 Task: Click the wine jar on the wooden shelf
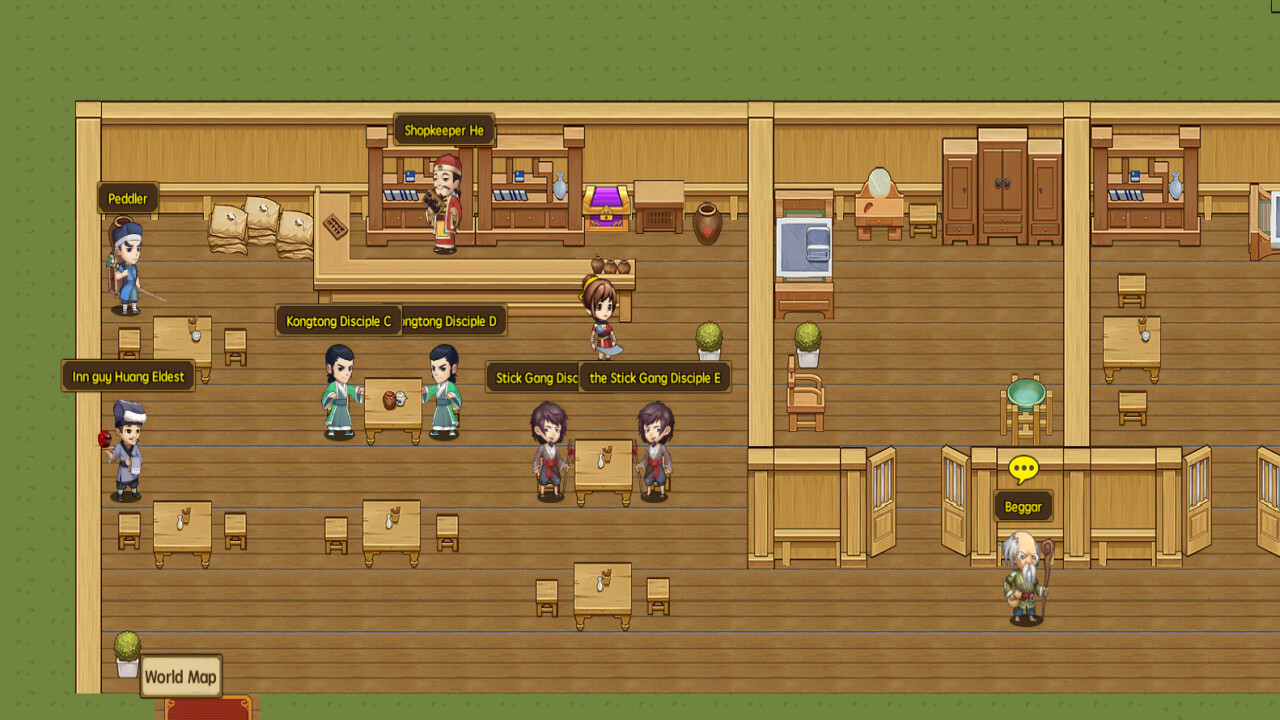coord(558,185)
